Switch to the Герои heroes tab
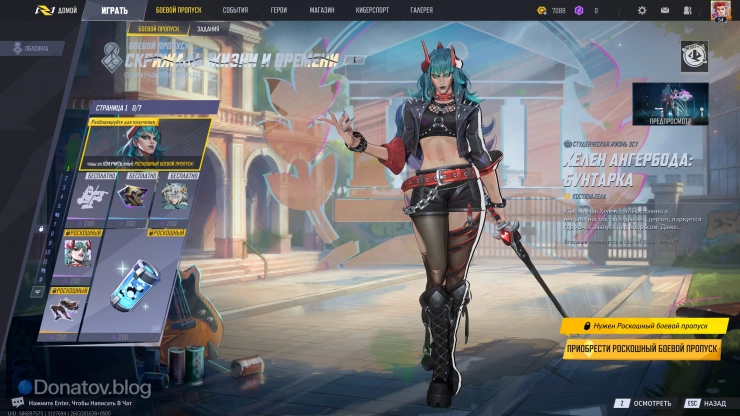This screenshot has height=416, width=740. point(279,10)
